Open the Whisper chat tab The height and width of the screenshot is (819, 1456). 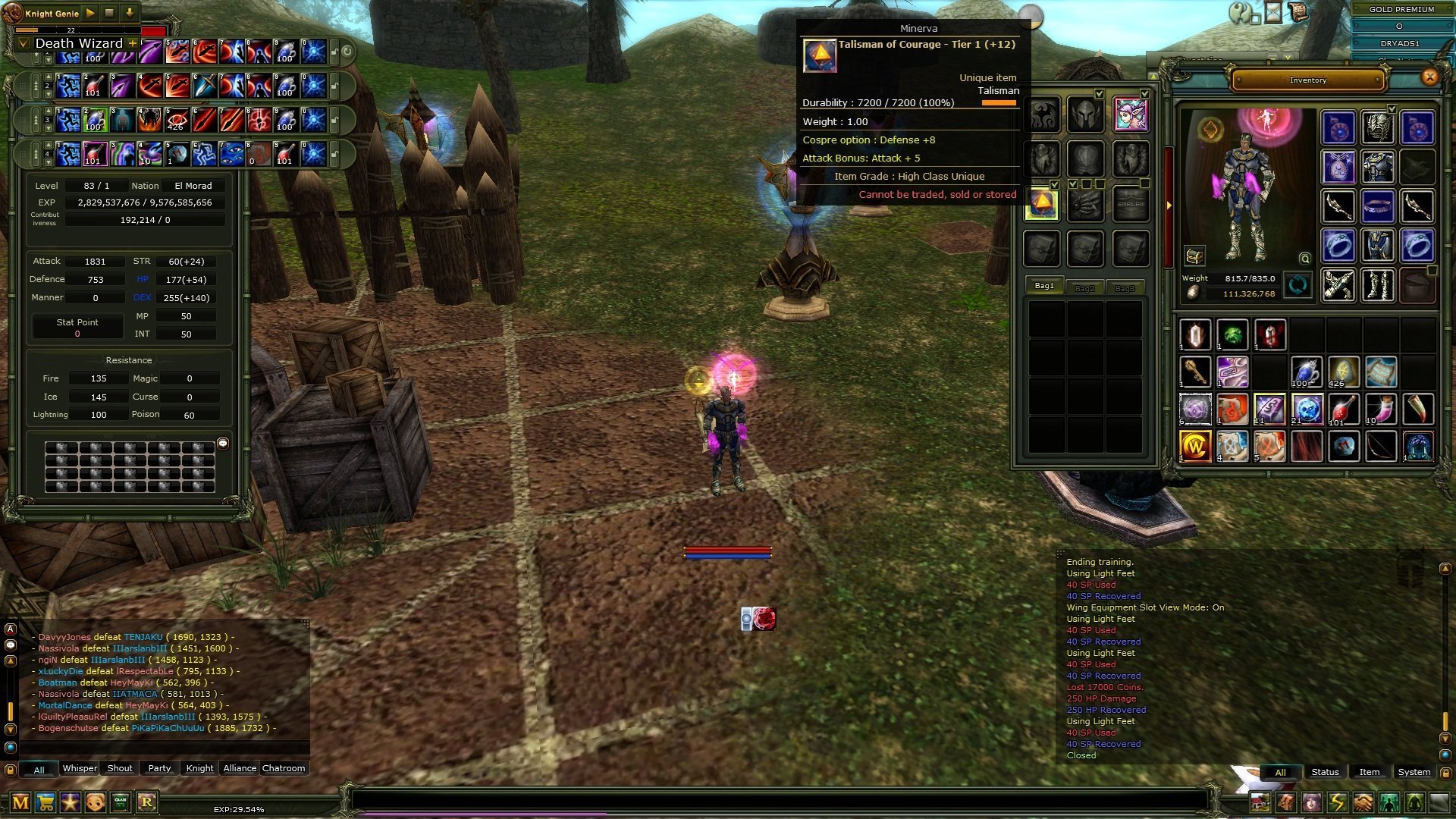point(80,768)
